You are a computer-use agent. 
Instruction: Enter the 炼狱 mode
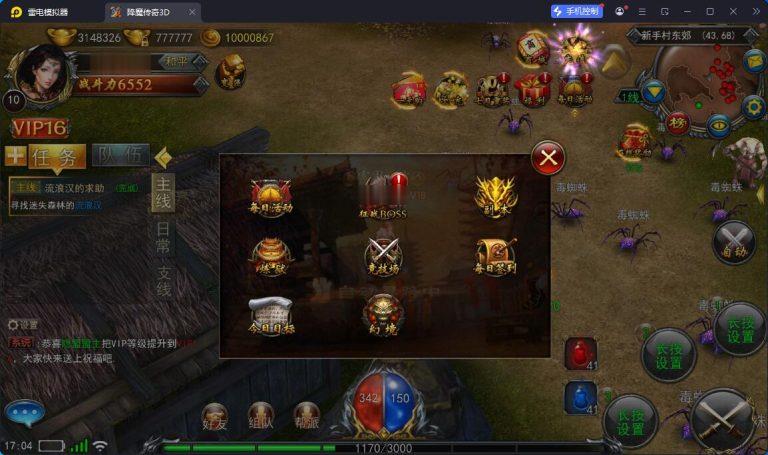271,257
